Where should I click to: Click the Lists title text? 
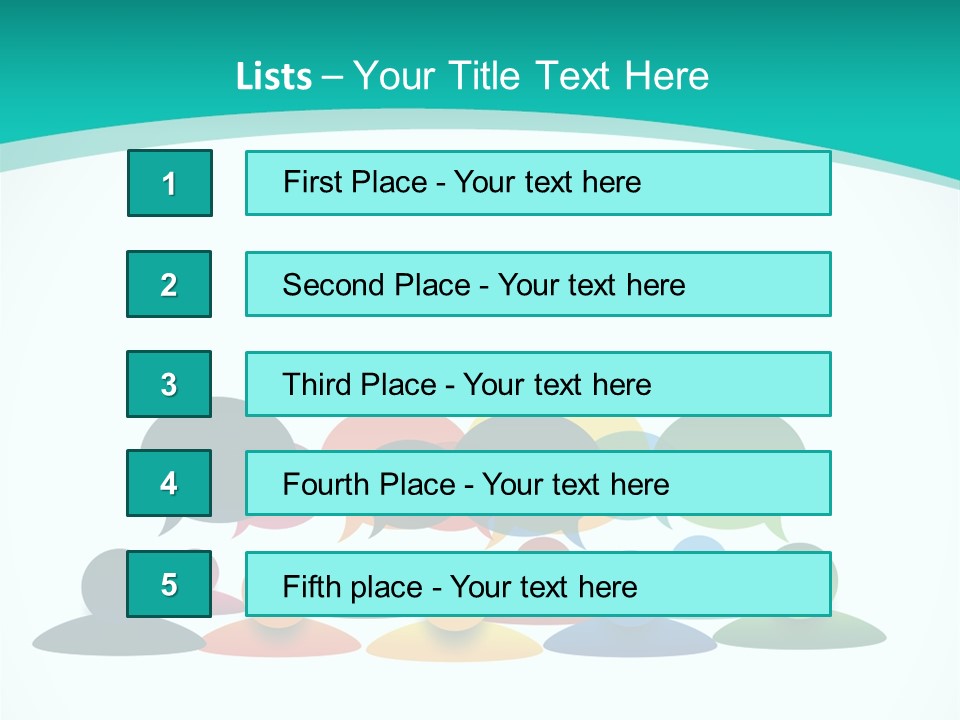pyautogui.click(x=472, y=76)
